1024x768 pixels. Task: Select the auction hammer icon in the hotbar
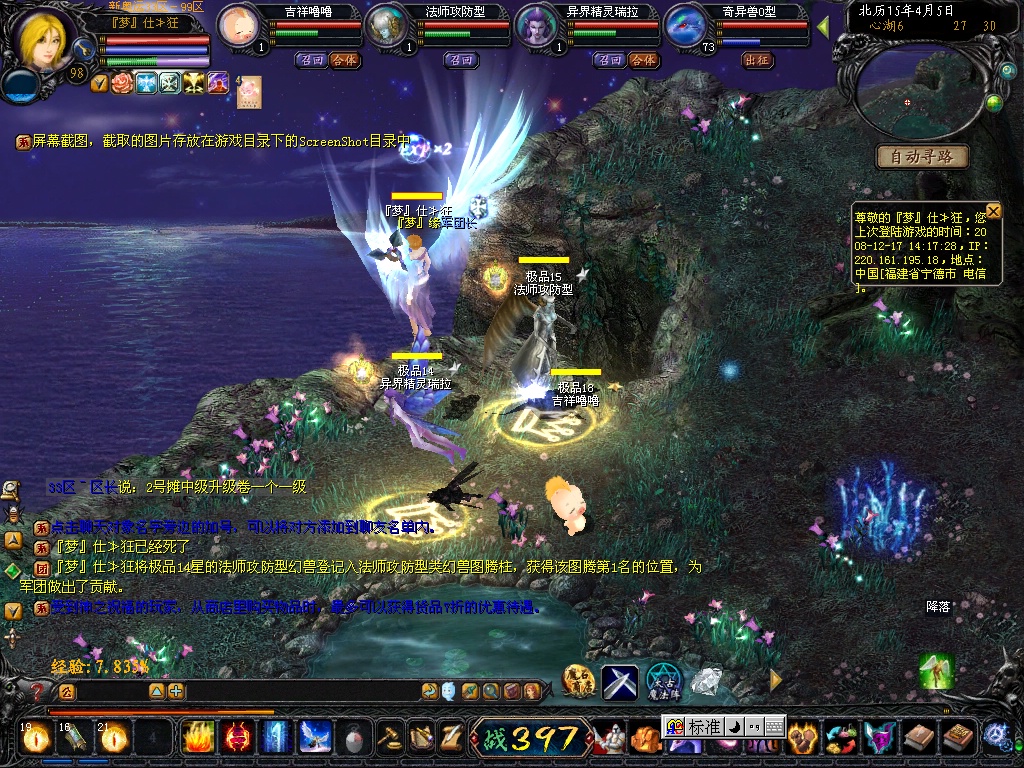(x=388, y=738)
